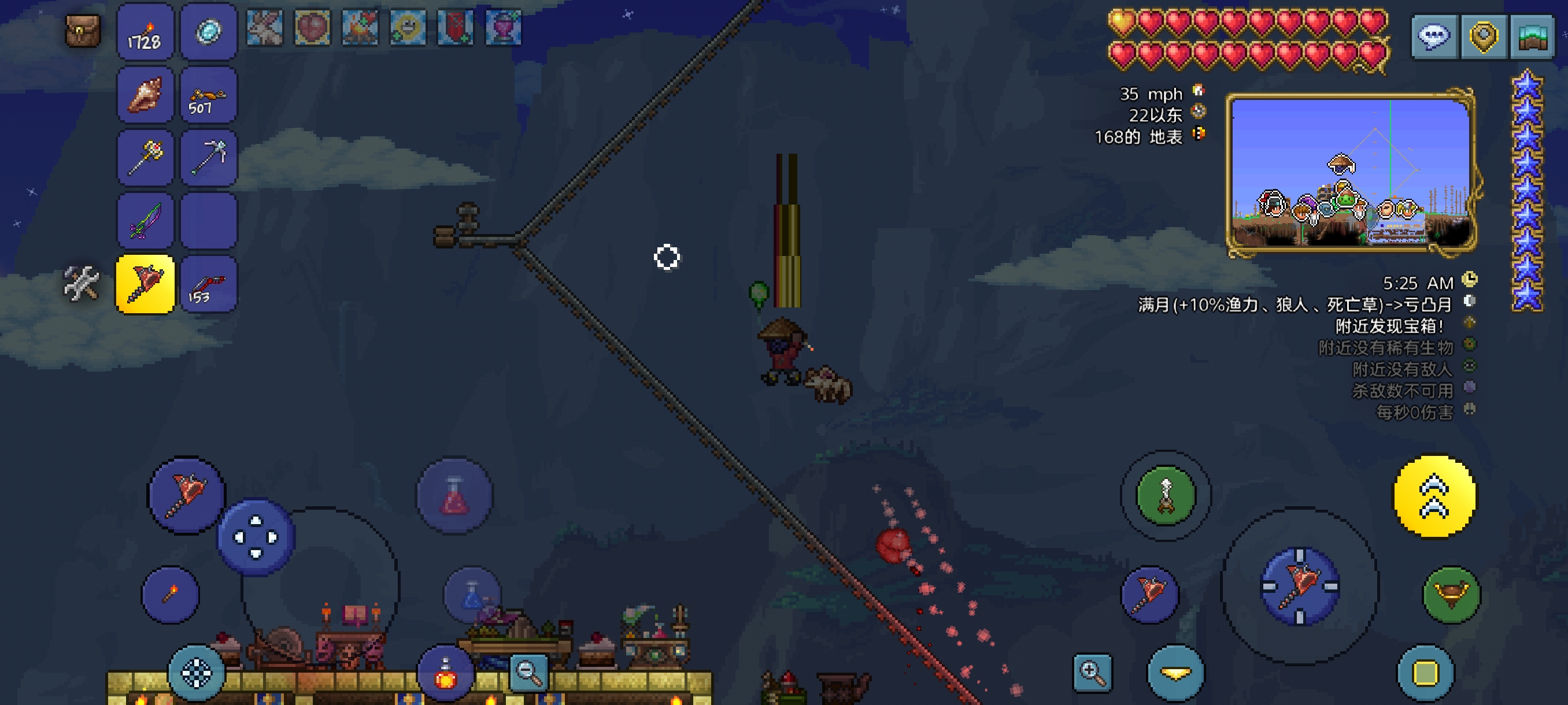Use the magic mirror hotbar slot
1568x705 pixels.
[209, 32]
